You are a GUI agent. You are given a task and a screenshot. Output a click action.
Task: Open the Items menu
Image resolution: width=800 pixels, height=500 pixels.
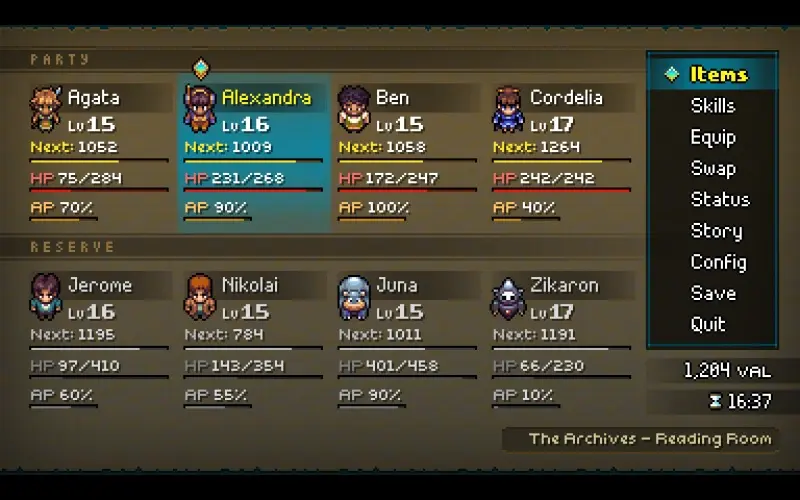tap(718, 74)
